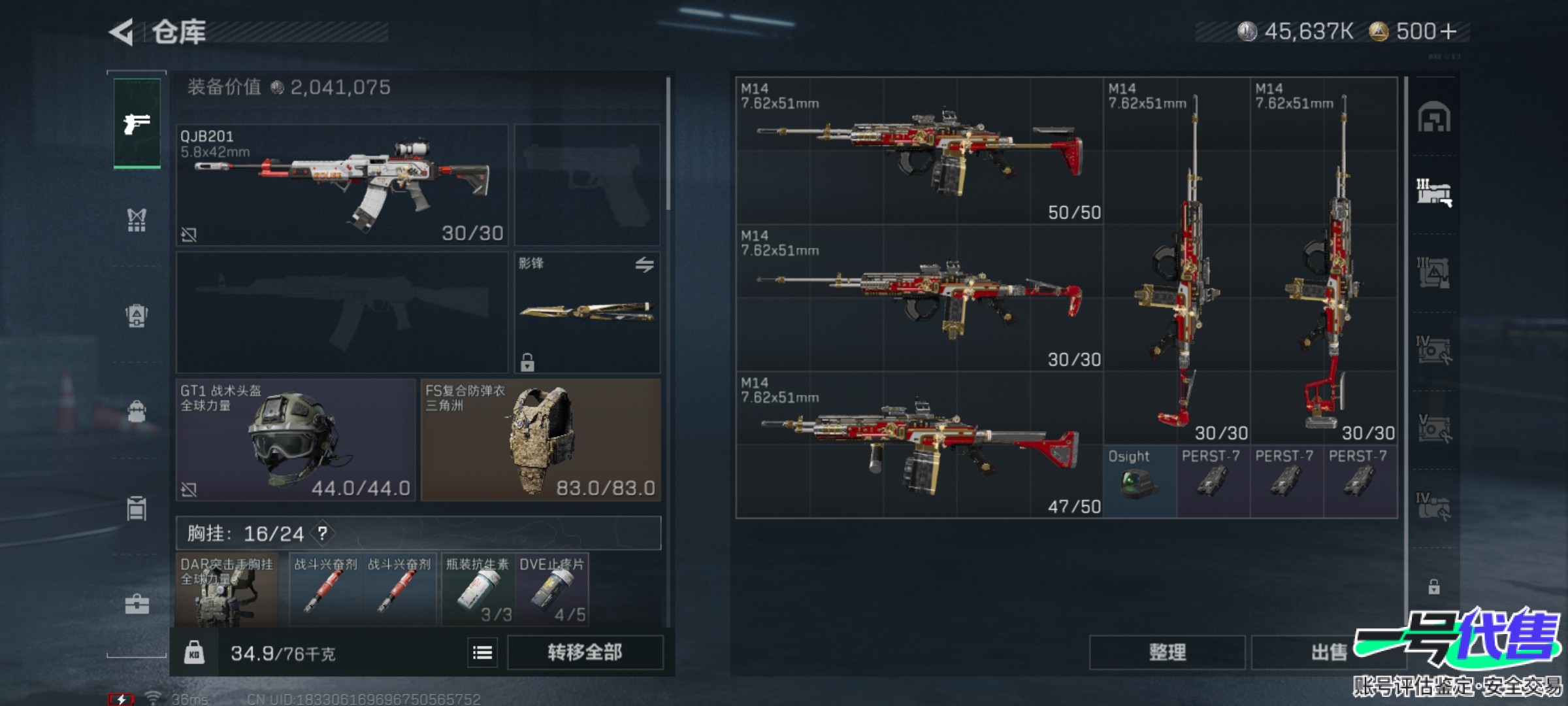
Task: Go back using the arrow beside 仓库
Action: (x=123, y=32)
